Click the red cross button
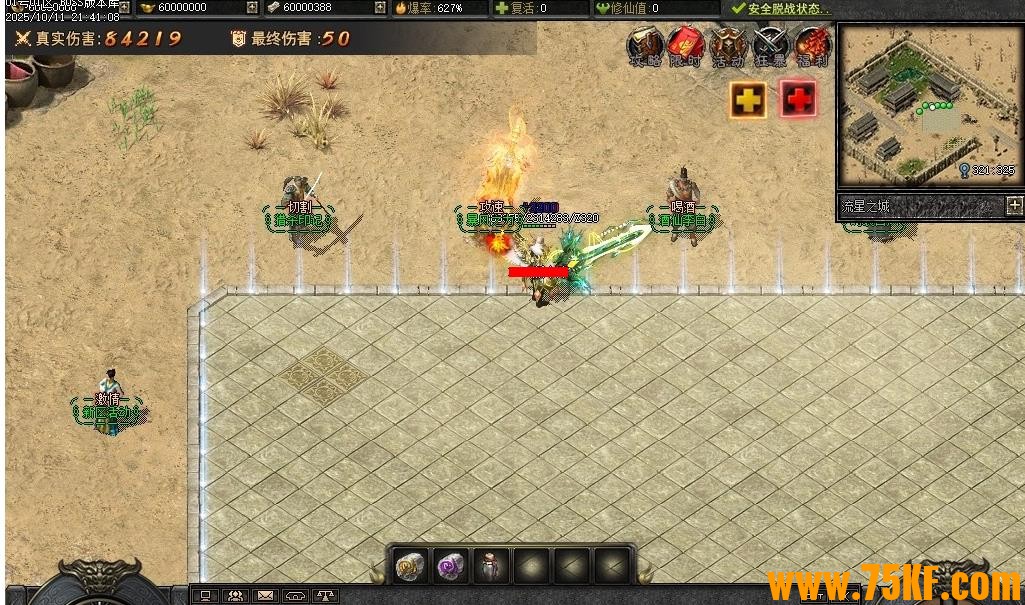Image resolution: width=1025 pixels, height=605 pixels. coord(798,99)
